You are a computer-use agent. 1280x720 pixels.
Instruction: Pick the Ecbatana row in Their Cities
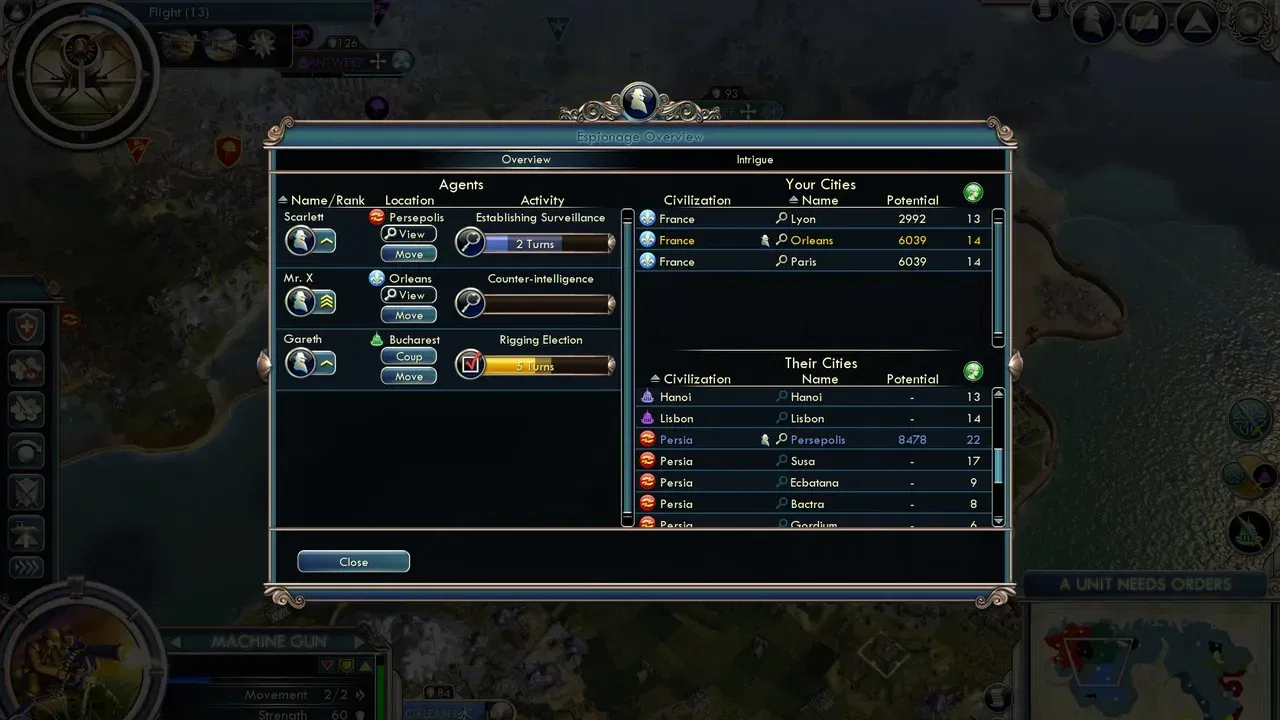pyautogui.click(x=812, y=483)
